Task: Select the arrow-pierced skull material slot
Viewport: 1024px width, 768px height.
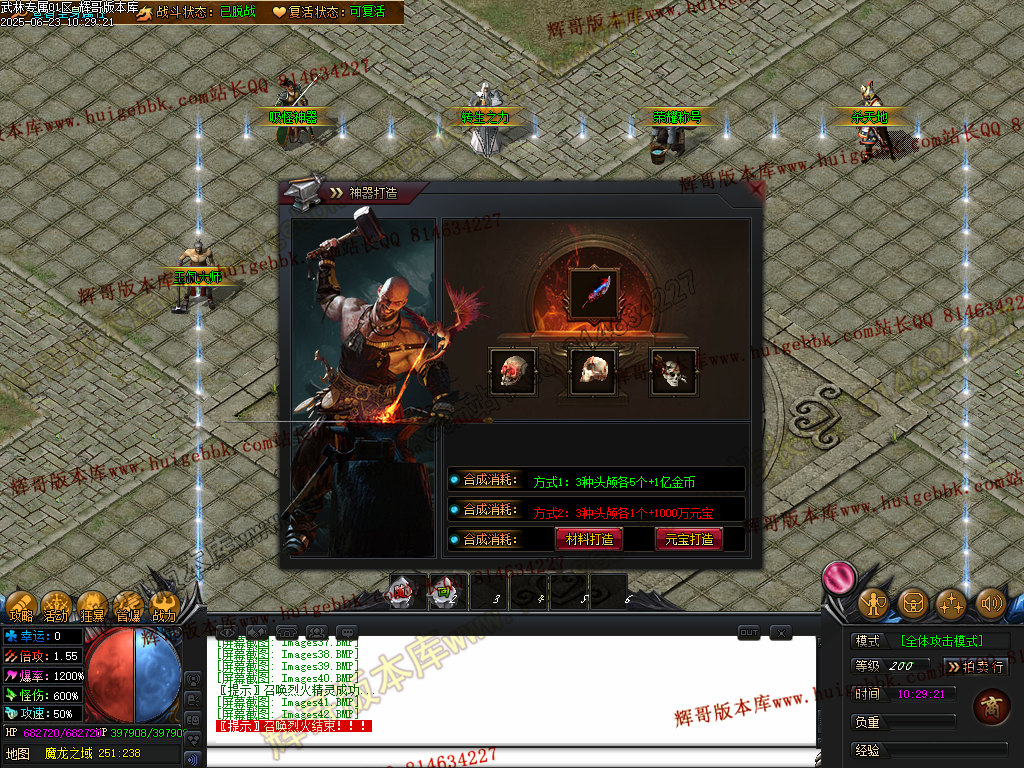Action: 673,371
